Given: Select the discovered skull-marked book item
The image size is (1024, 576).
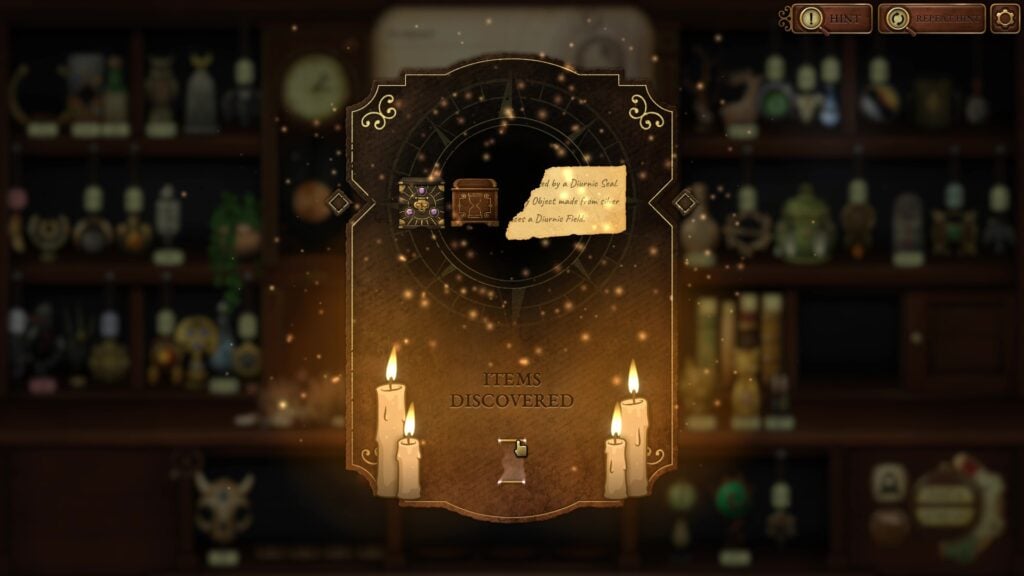Looking at the screenshot, I should click(x=421, y=204).
